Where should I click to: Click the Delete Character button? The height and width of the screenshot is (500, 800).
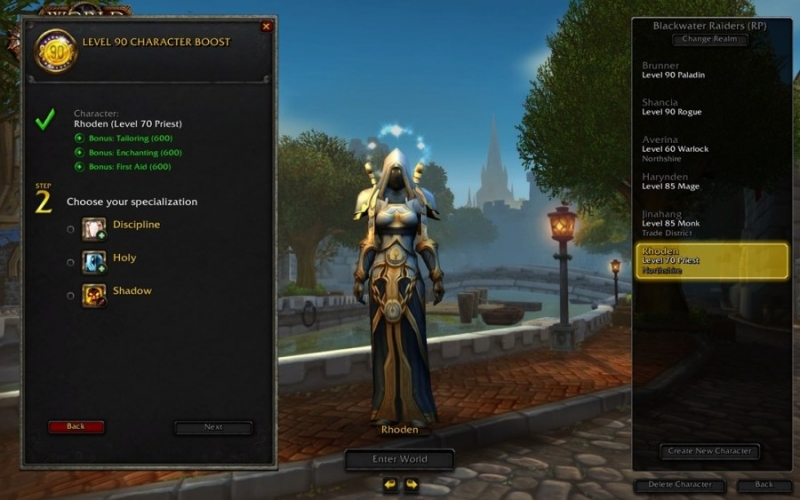tap(679, 485)
